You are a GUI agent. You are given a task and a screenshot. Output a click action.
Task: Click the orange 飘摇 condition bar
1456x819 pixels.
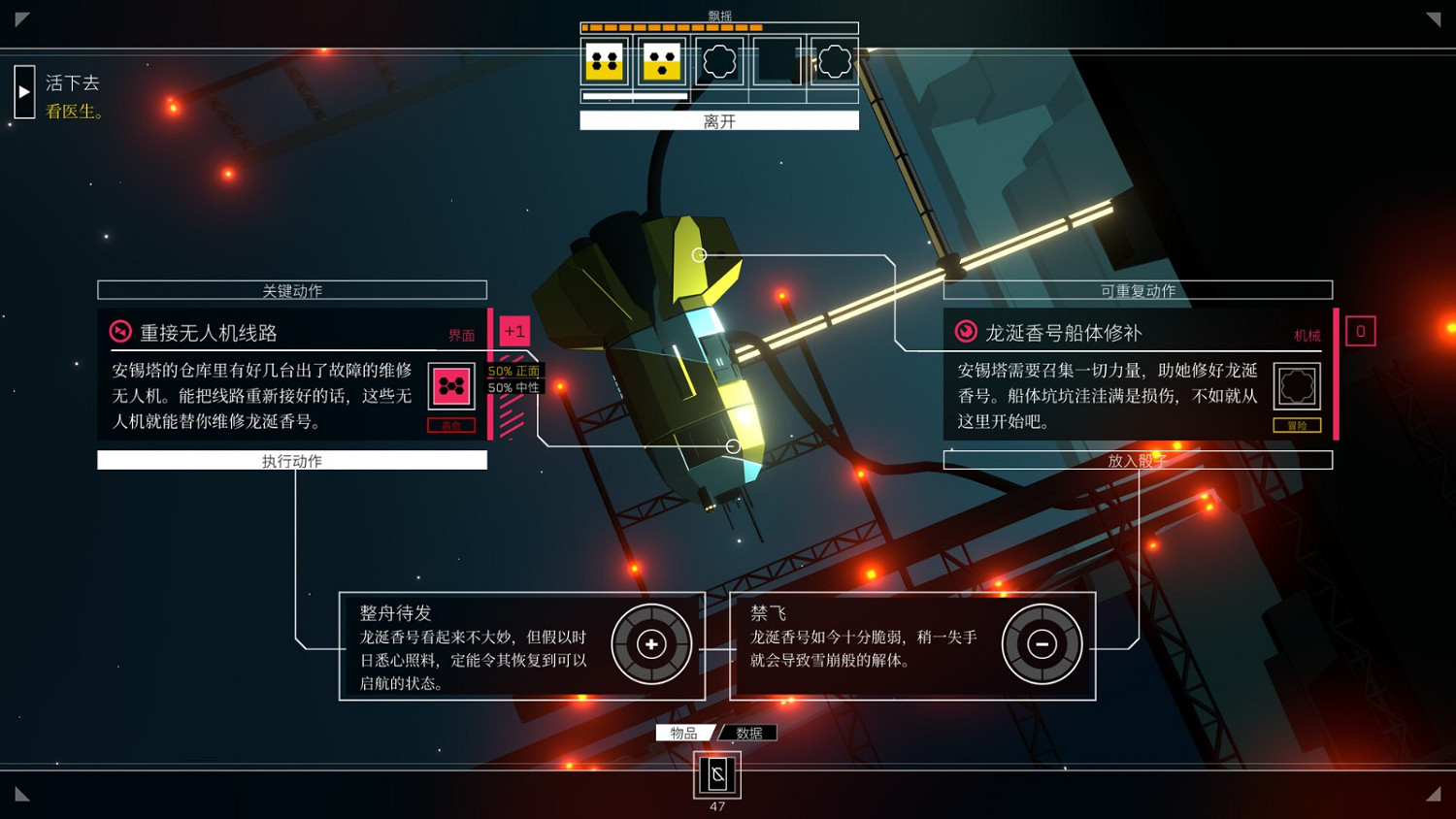click(x=670, y=28)
